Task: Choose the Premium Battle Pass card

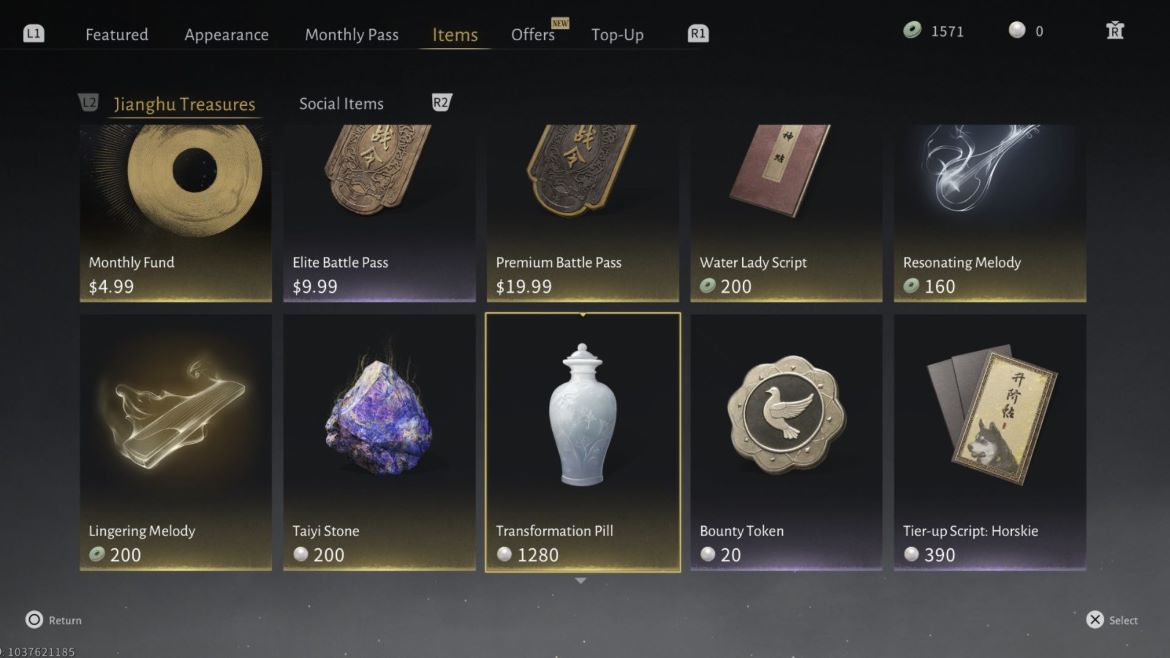Action: tap(583, 213)
